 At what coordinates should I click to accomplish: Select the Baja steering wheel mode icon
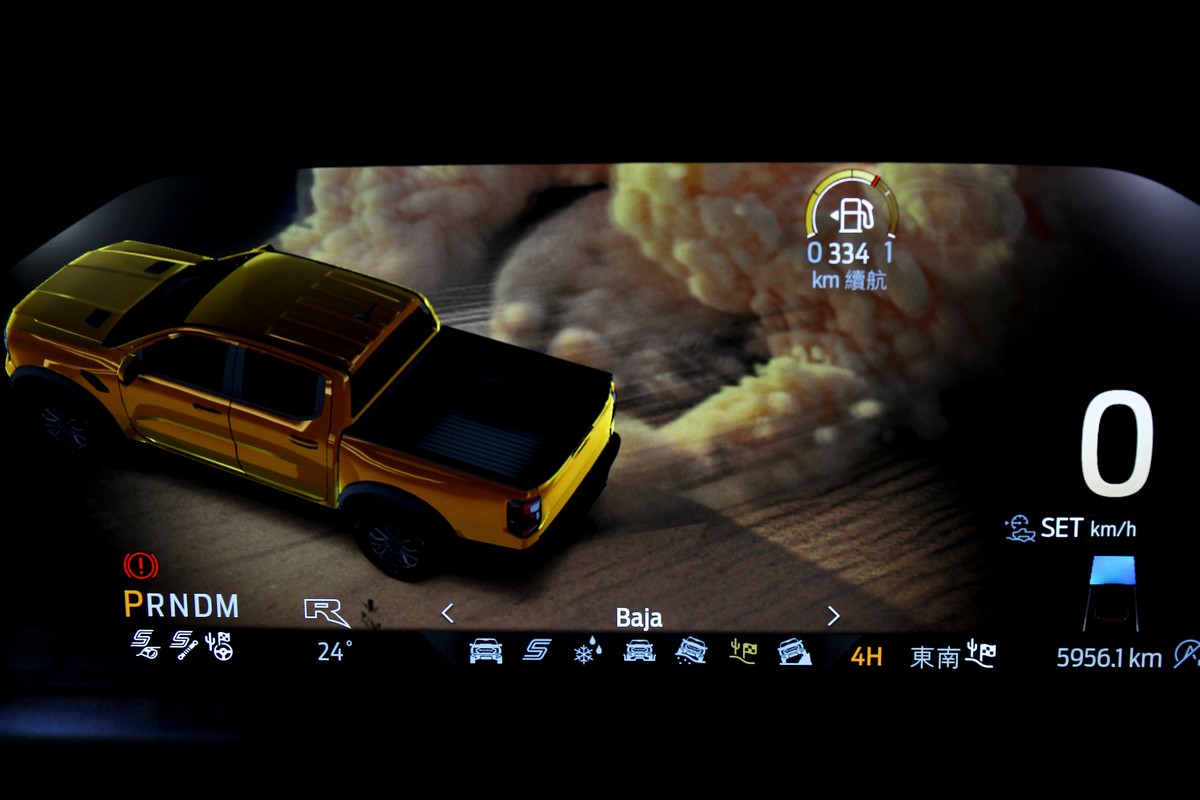(219, 647)
